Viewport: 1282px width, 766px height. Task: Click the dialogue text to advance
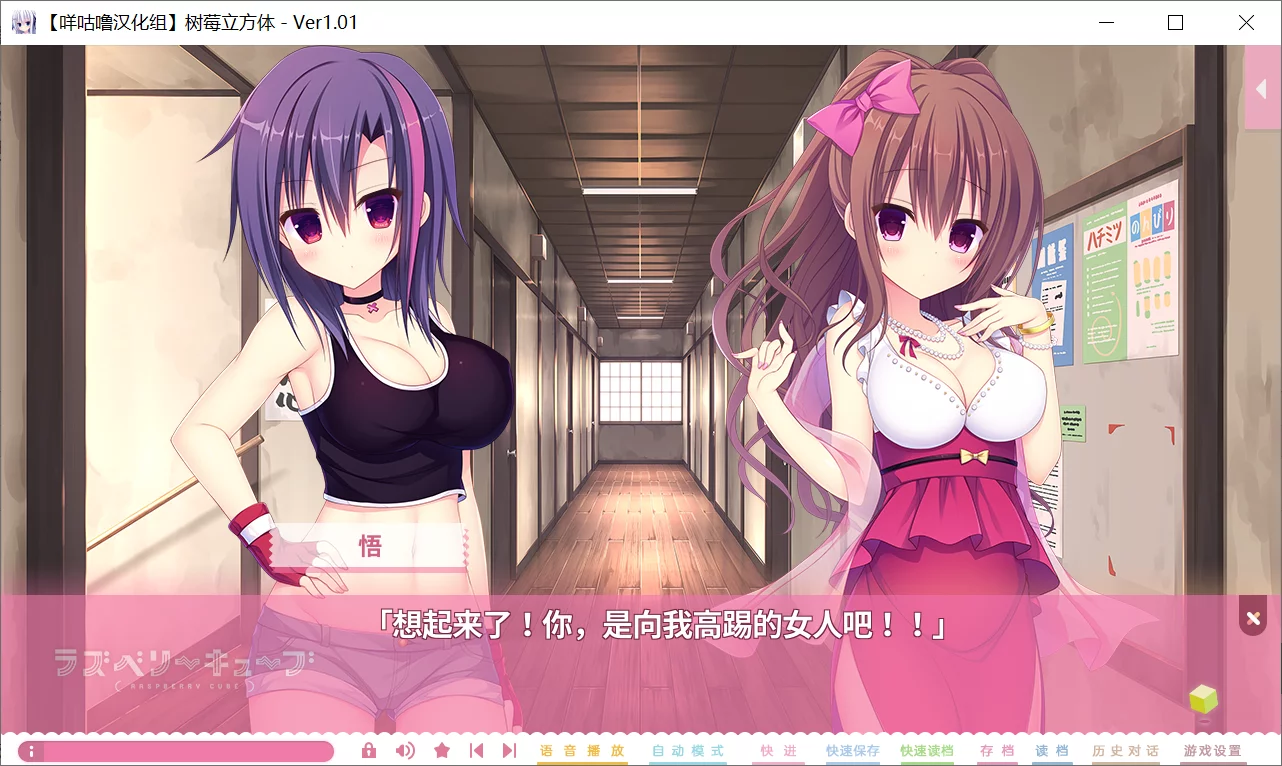pos(641,627)
